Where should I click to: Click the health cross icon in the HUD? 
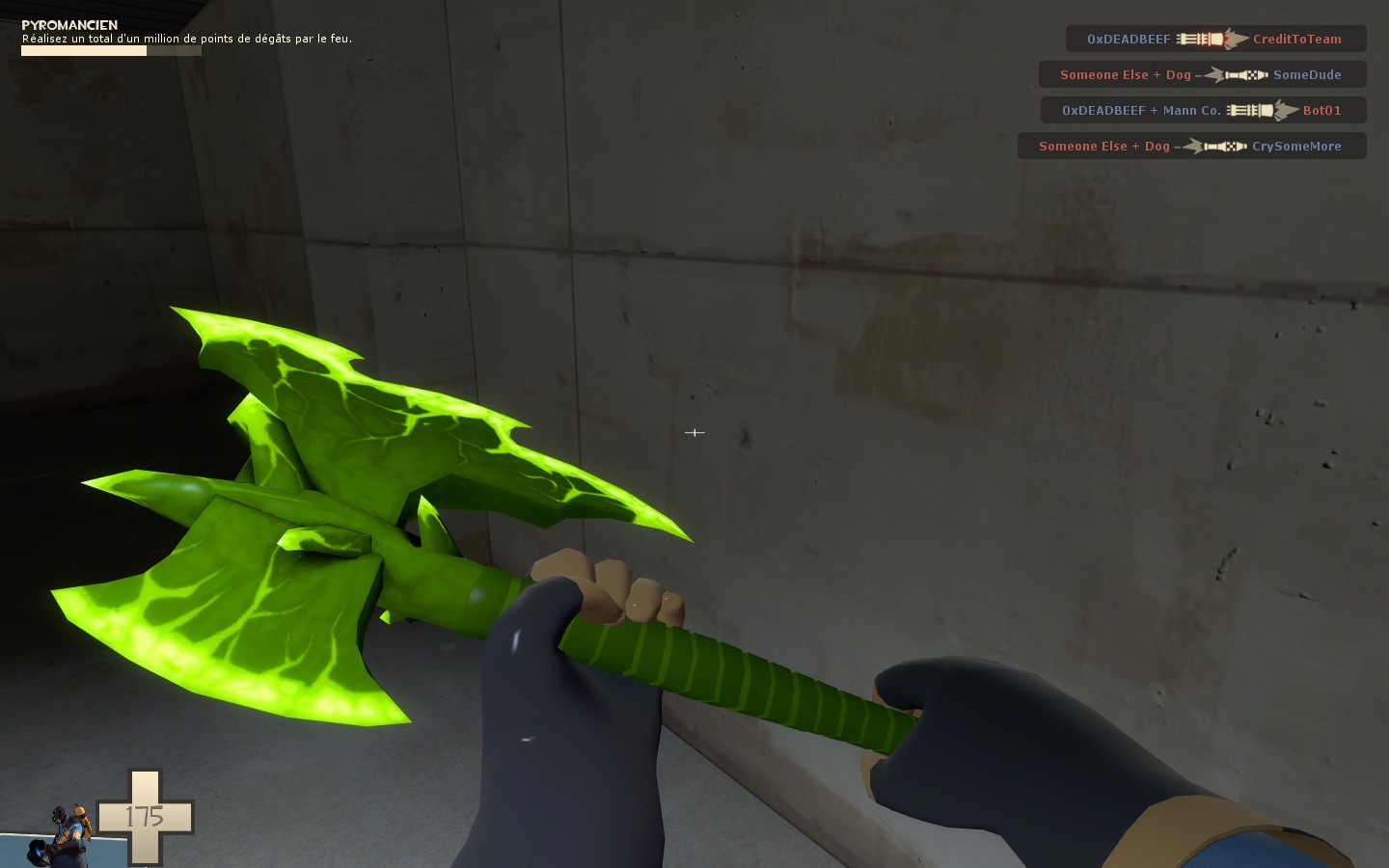click(x=145, y=815)
